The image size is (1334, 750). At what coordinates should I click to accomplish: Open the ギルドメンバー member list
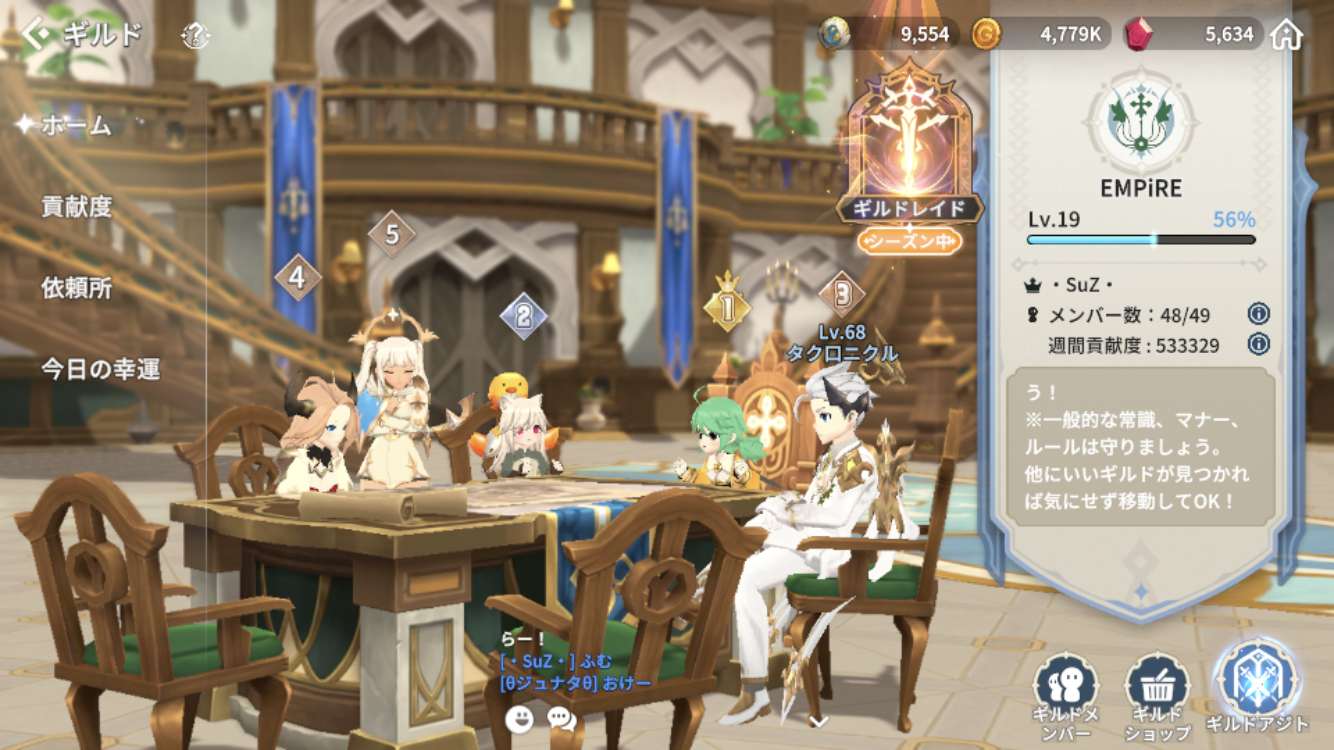pos(1066,692)
